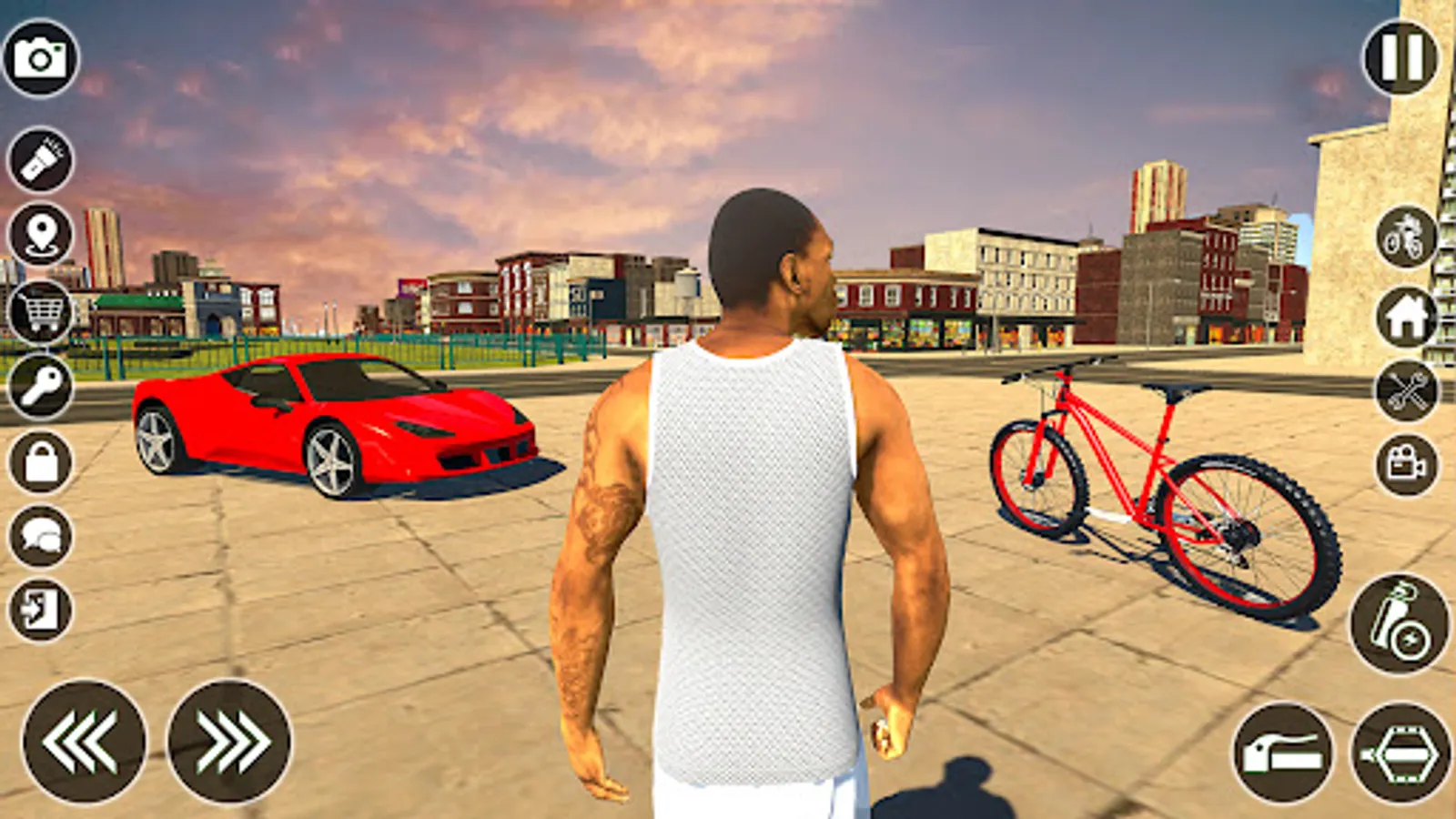Select the motorbike vehicle icon

tap(1404, 238)
